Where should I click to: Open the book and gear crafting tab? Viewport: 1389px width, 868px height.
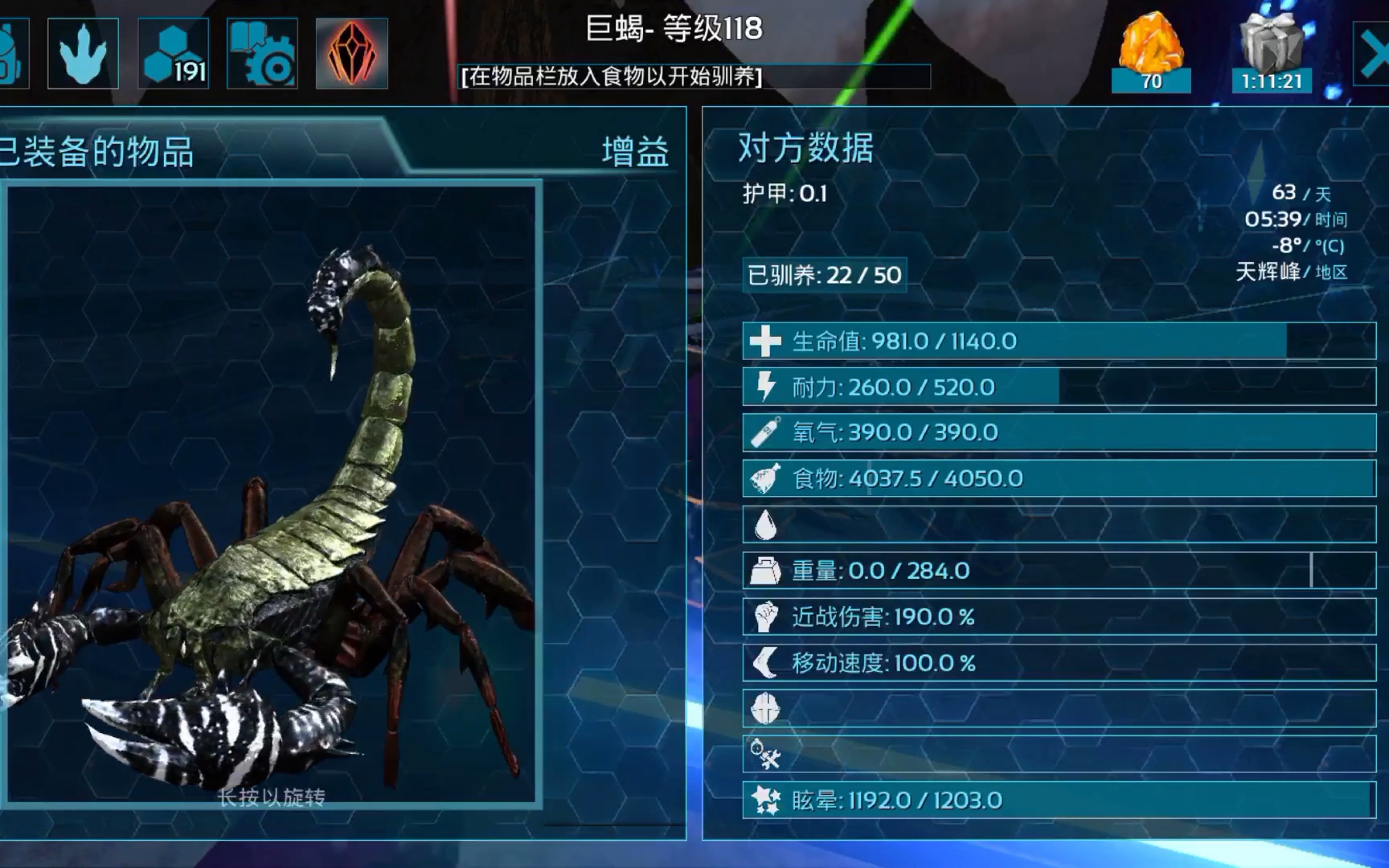pos(262,53)
